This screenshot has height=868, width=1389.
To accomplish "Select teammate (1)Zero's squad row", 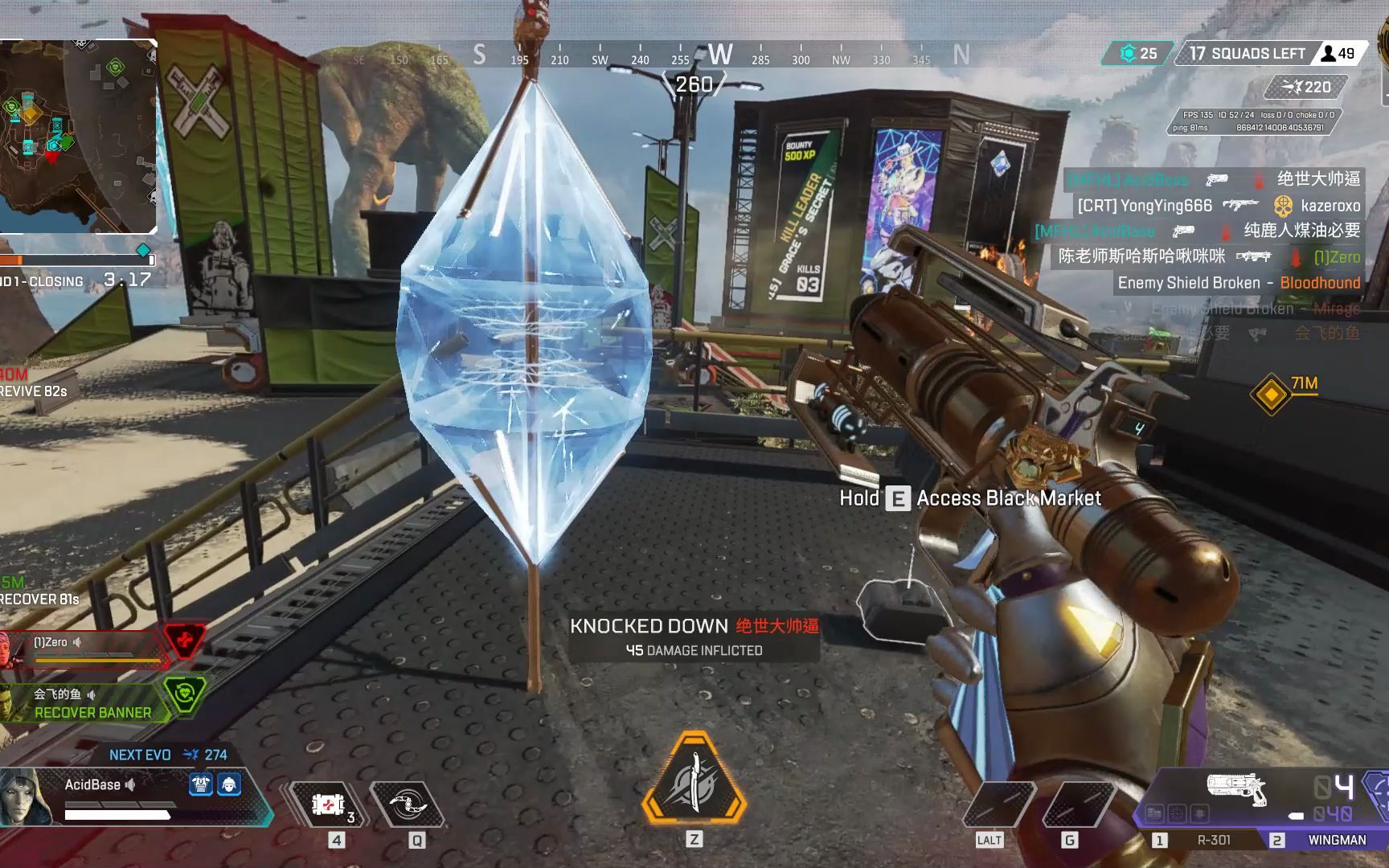I will point(88,648).
